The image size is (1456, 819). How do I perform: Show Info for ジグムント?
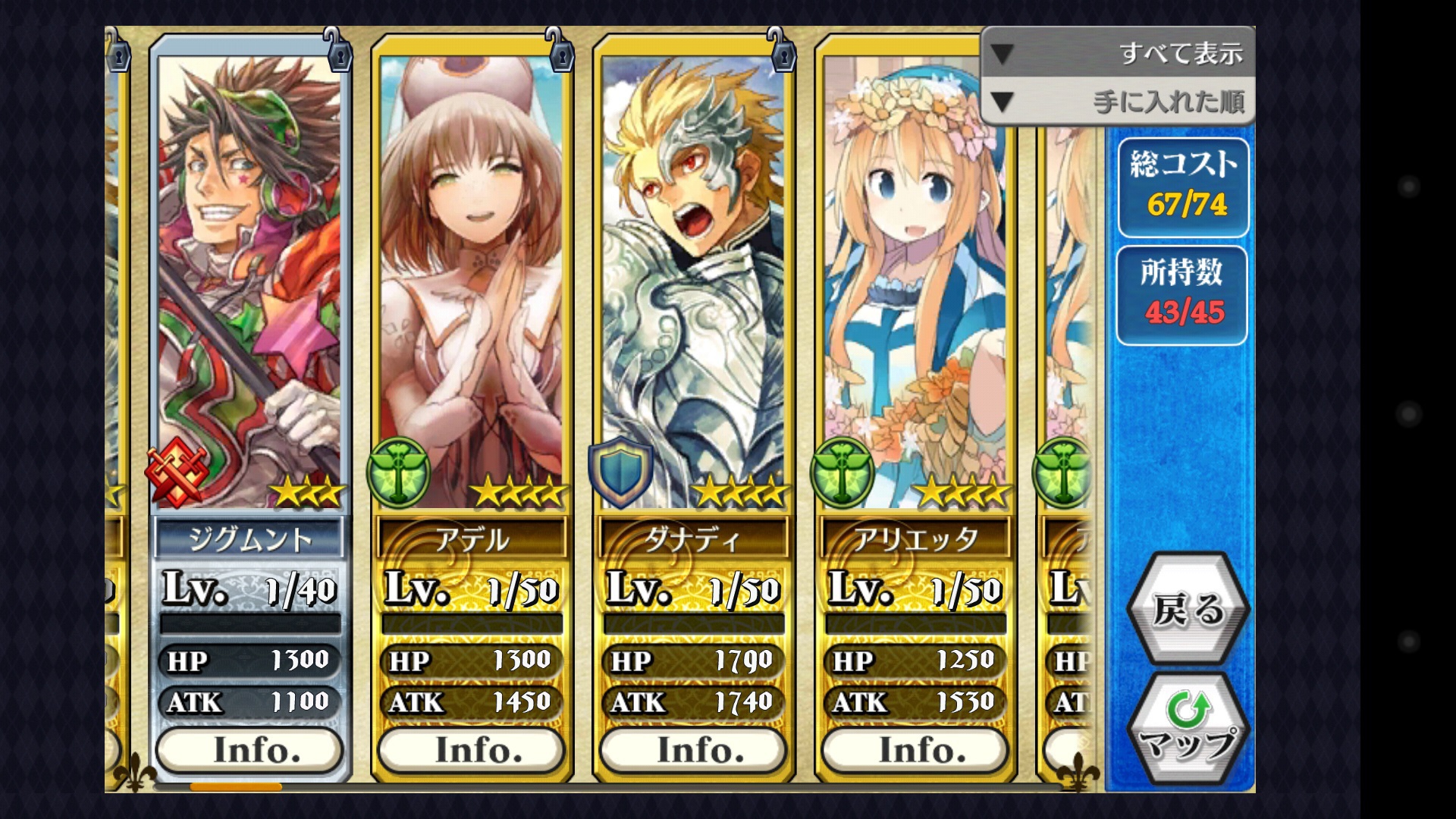pyautogui.click(x=249, y=750)
